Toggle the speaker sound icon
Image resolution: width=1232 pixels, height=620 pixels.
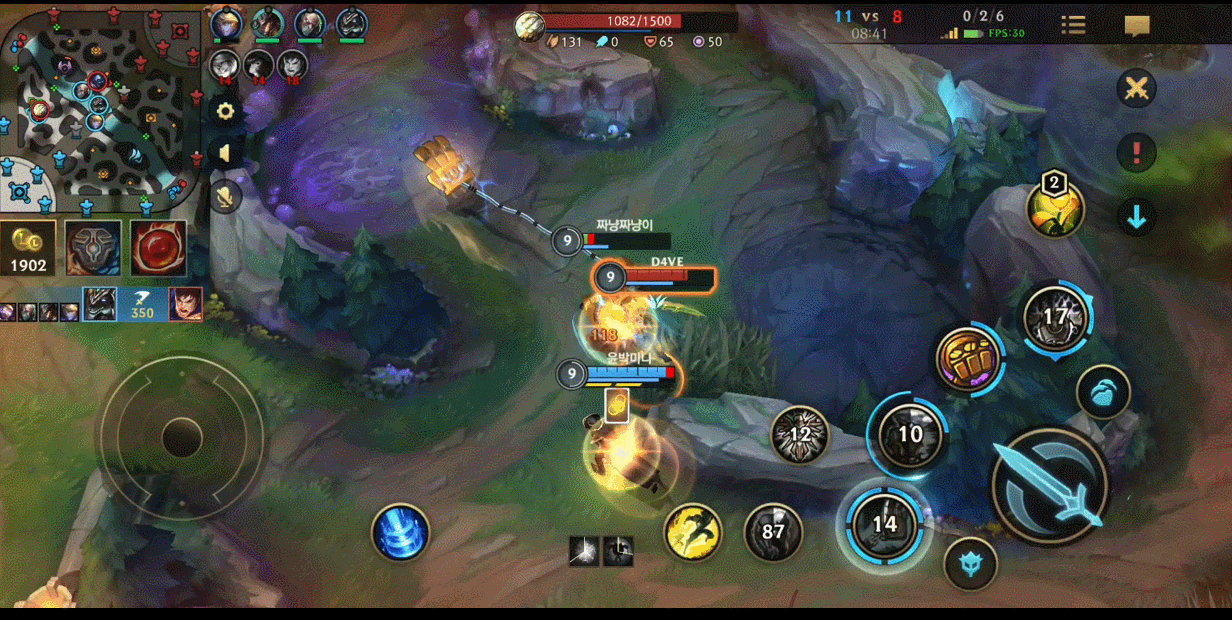click(226, 153)
